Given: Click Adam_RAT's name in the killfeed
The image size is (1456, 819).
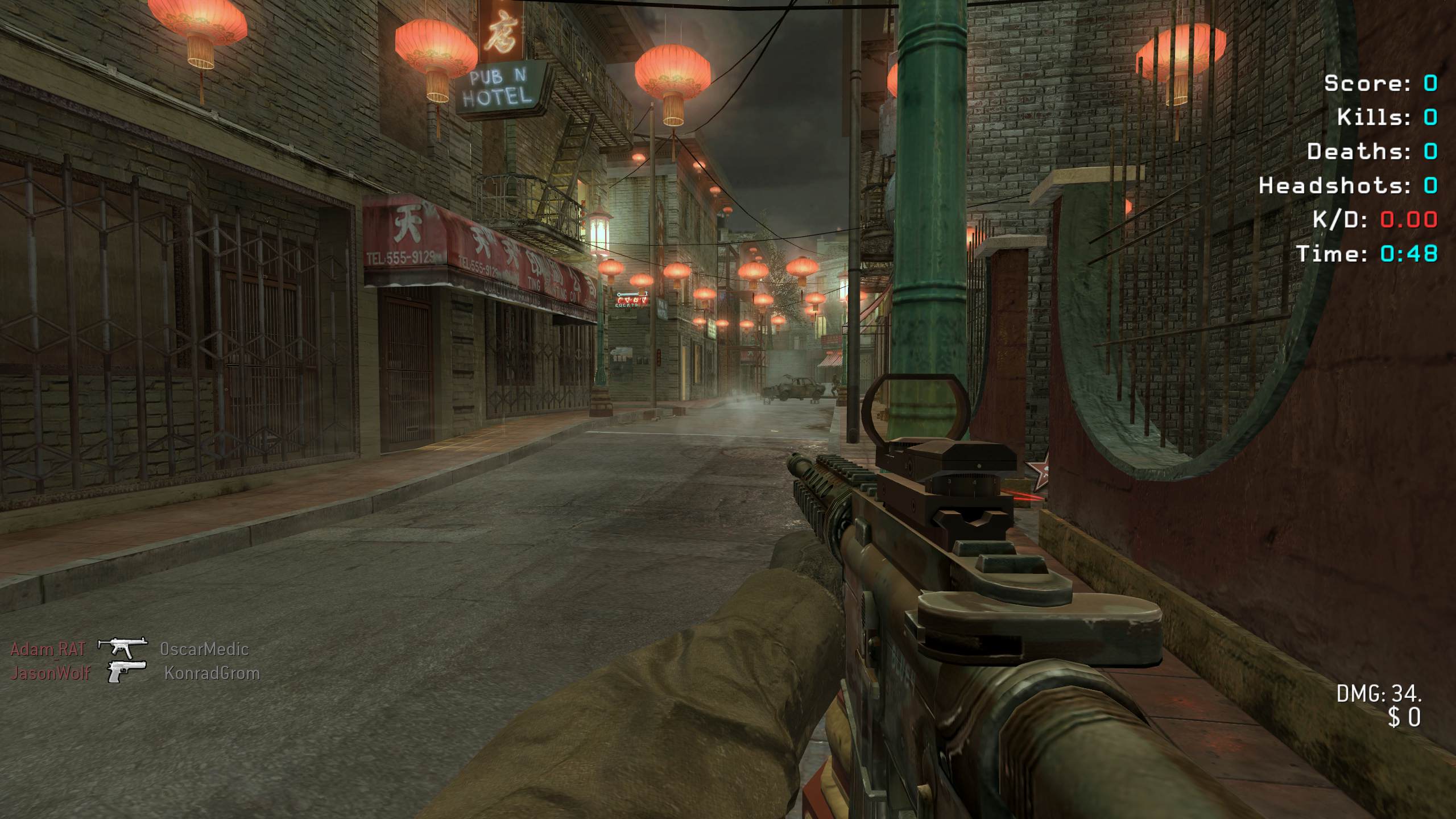Looking at the screenshot, I should pyautogui.click(x=48, y=649).
